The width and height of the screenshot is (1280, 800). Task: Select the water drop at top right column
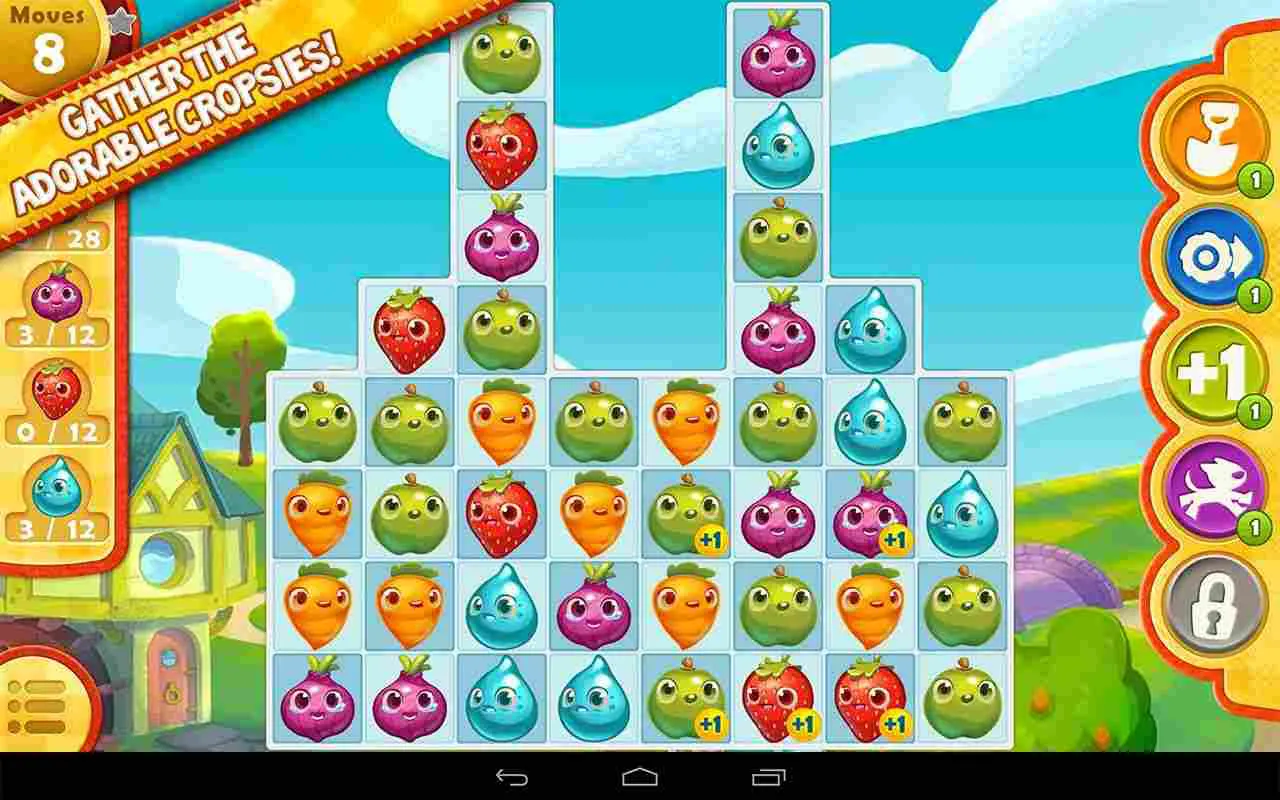[779, 145]
